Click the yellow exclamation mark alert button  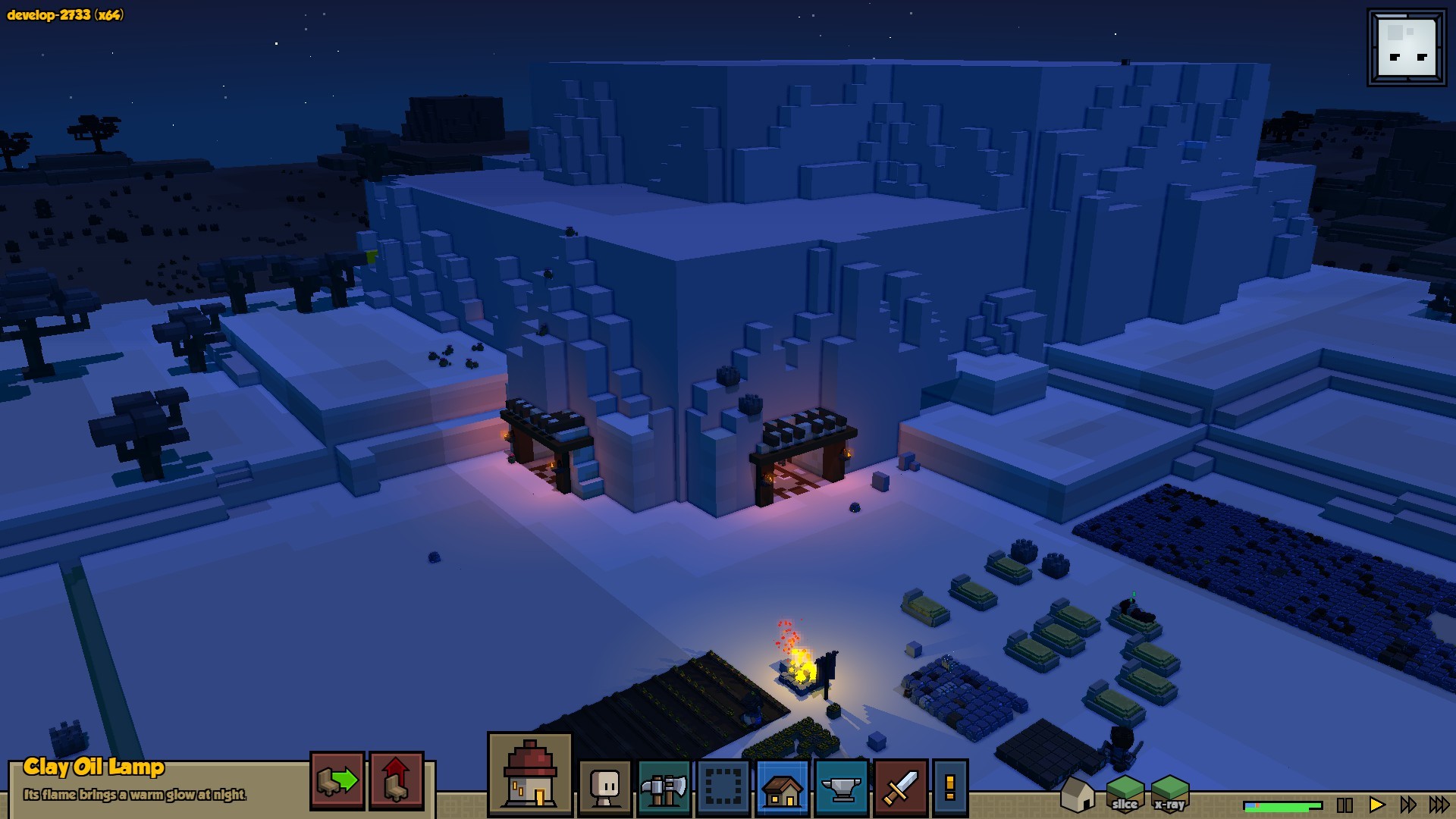950,787
